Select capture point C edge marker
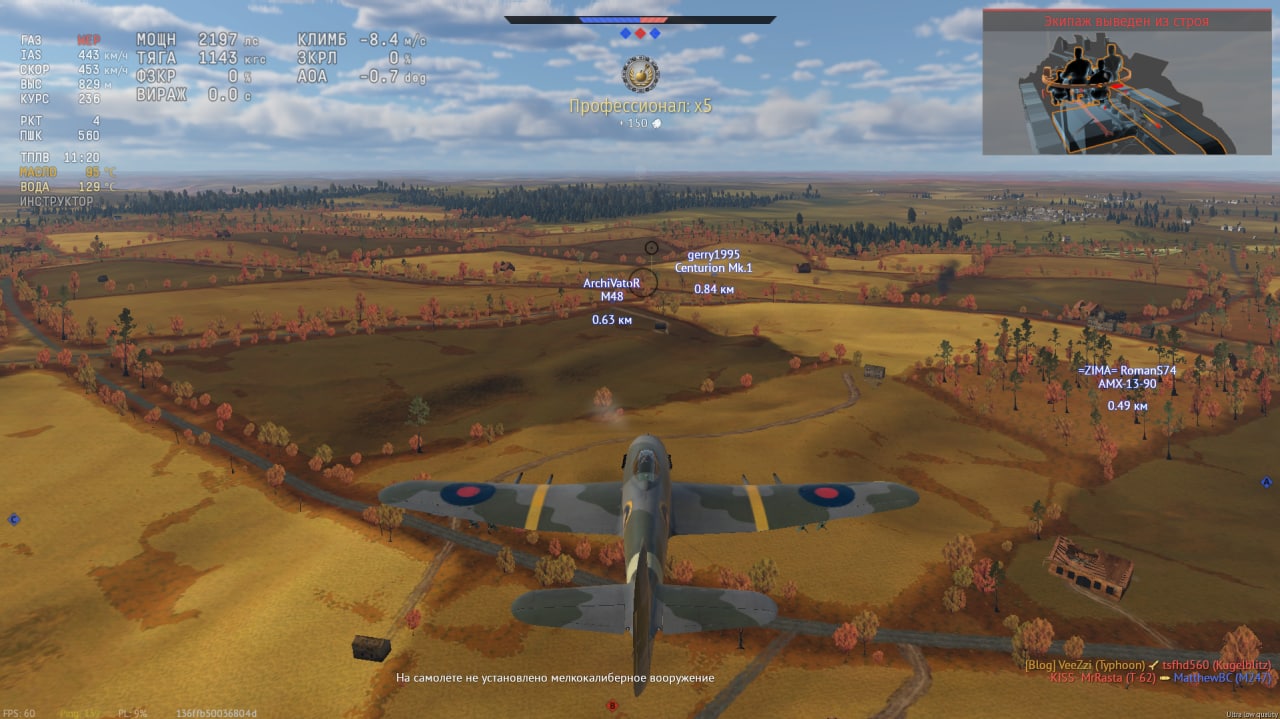Viewport: 1280px width, 719px height. click(x=14, y=519)
